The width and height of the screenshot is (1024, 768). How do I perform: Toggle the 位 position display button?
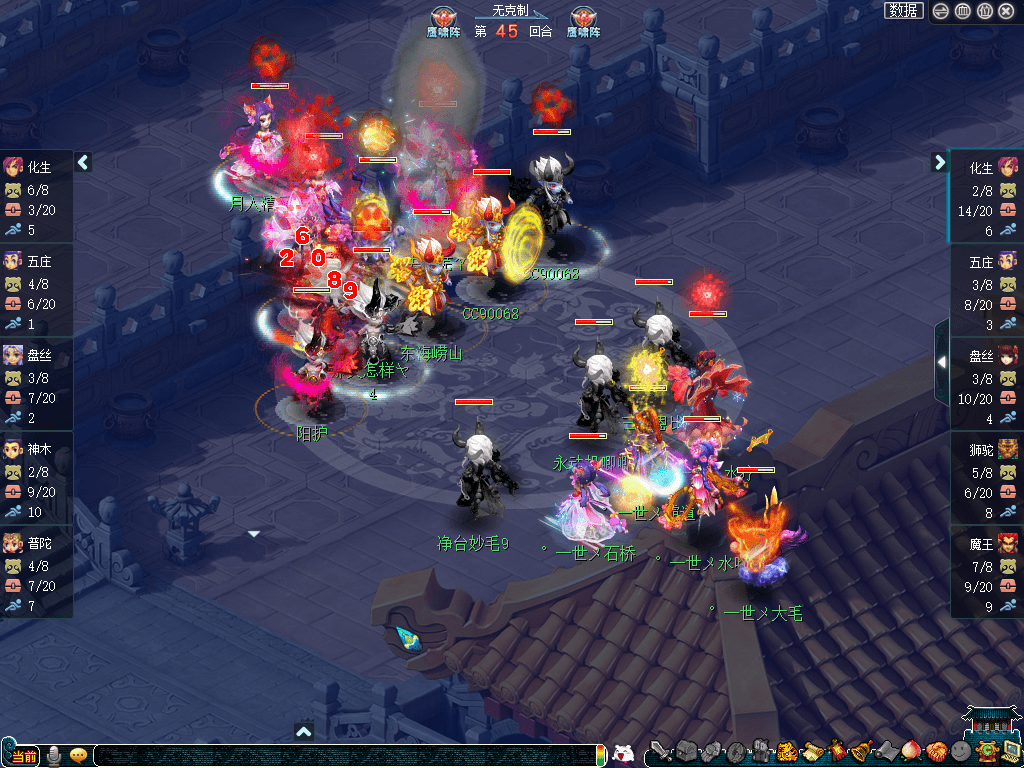point(984,11)
